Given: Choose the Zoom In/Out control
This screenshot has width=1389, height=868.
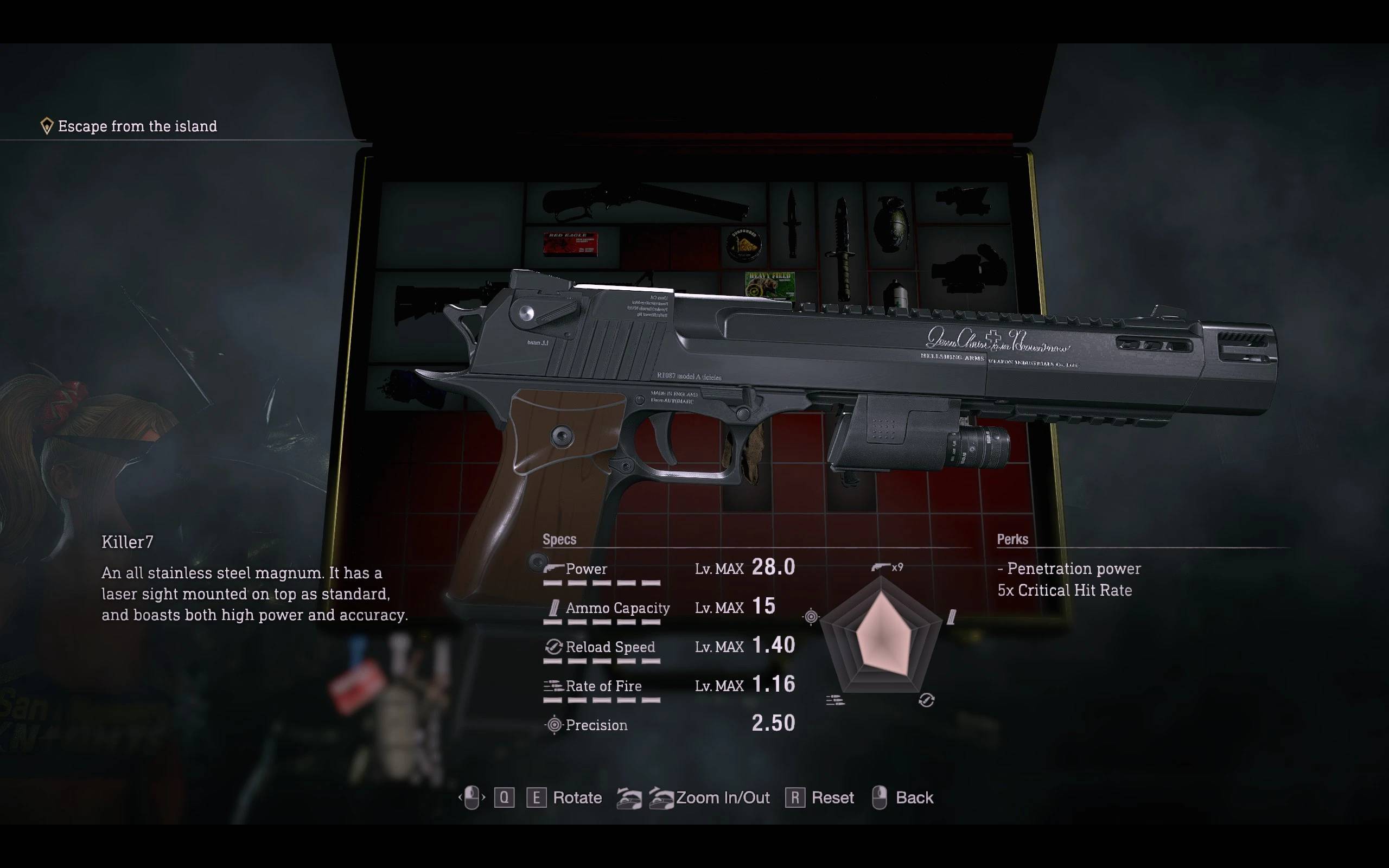Looking at the screenshot, I should (x=722, y=797).
